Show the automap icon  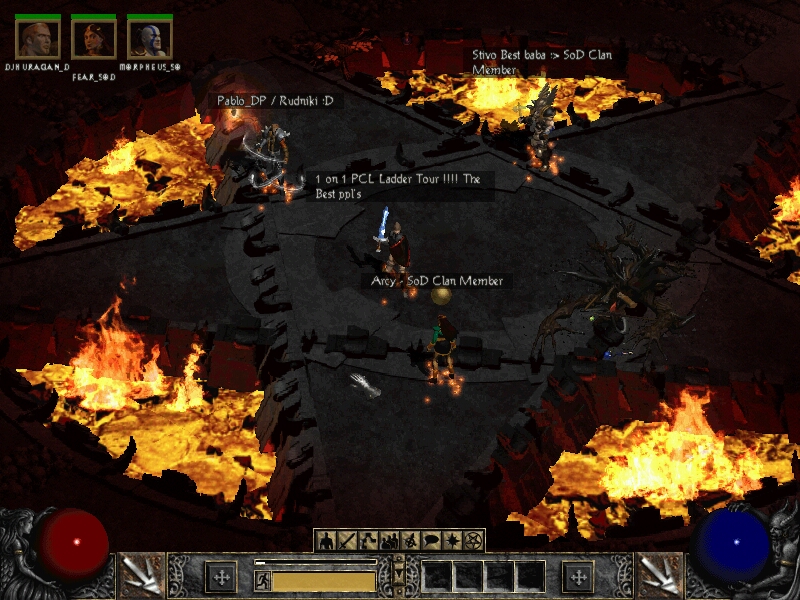(410, 541)
